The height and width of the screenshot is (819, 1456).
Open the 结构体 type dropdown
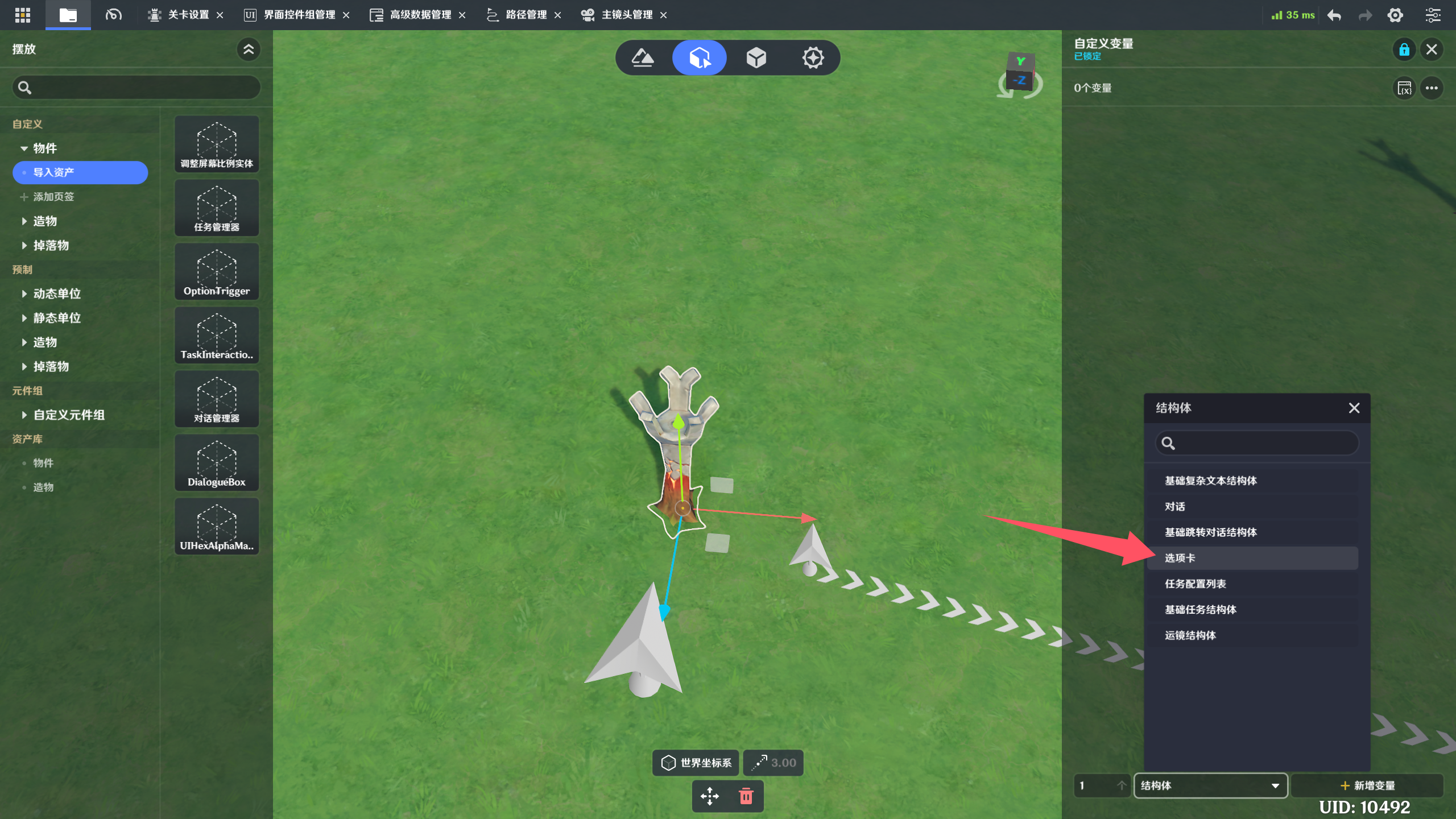click(x=1210, y=785)
